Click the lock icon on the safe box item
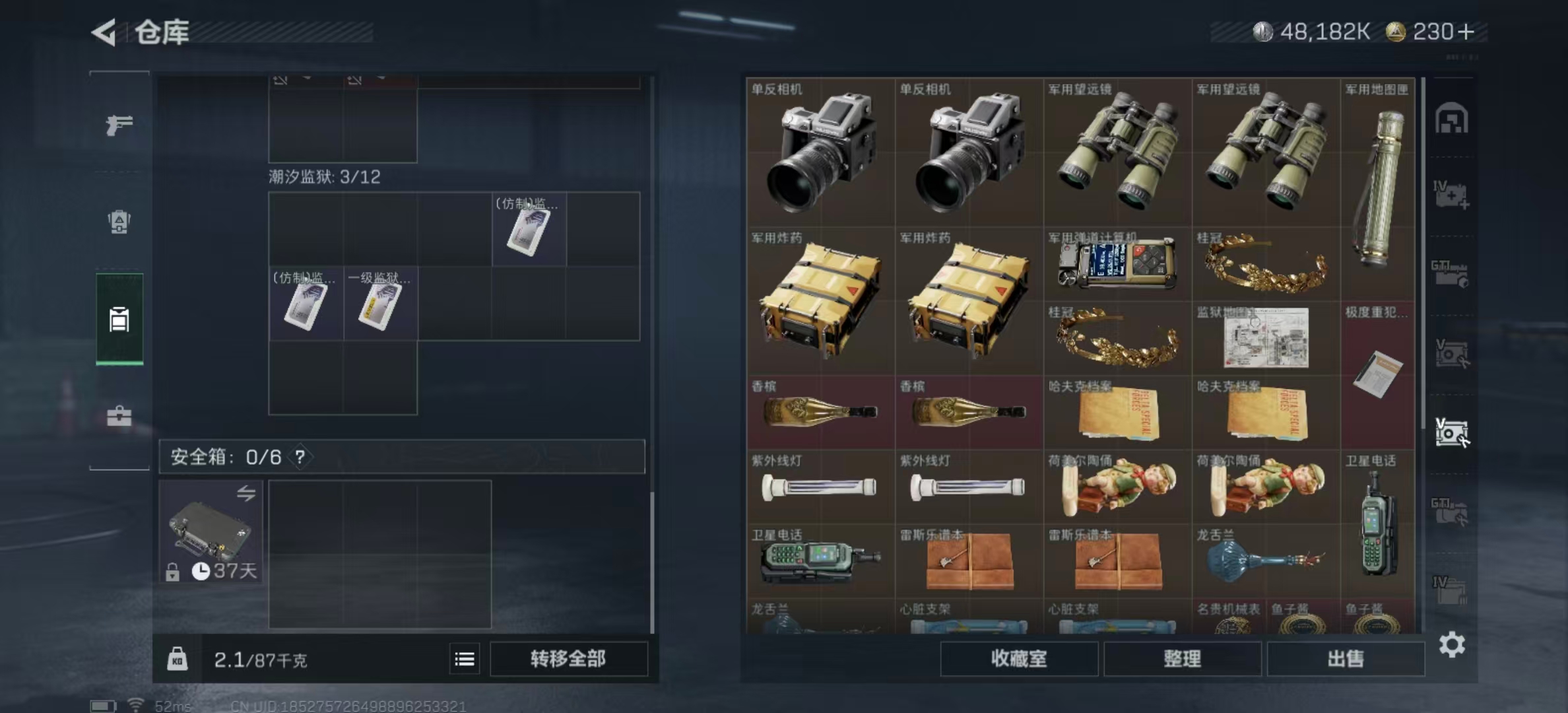 tap(174, 569)
